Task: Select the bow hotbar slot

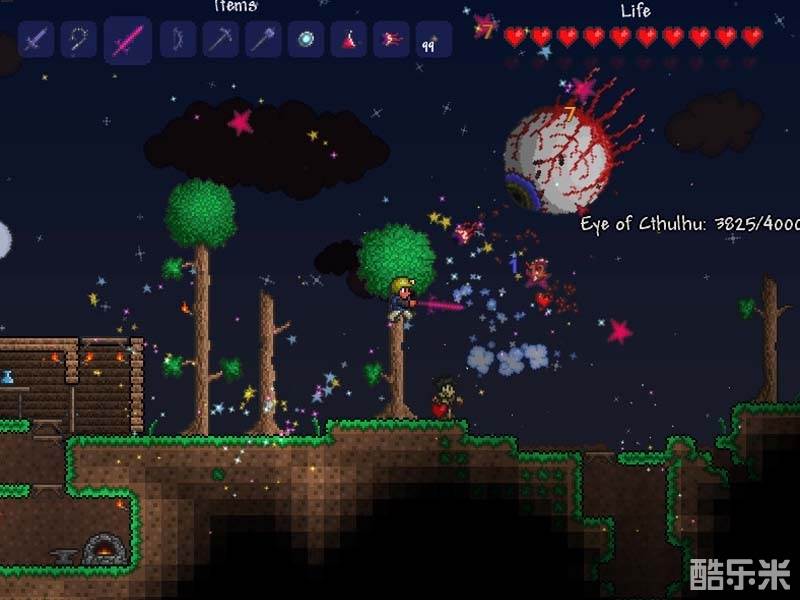Action: coord(178,40)
